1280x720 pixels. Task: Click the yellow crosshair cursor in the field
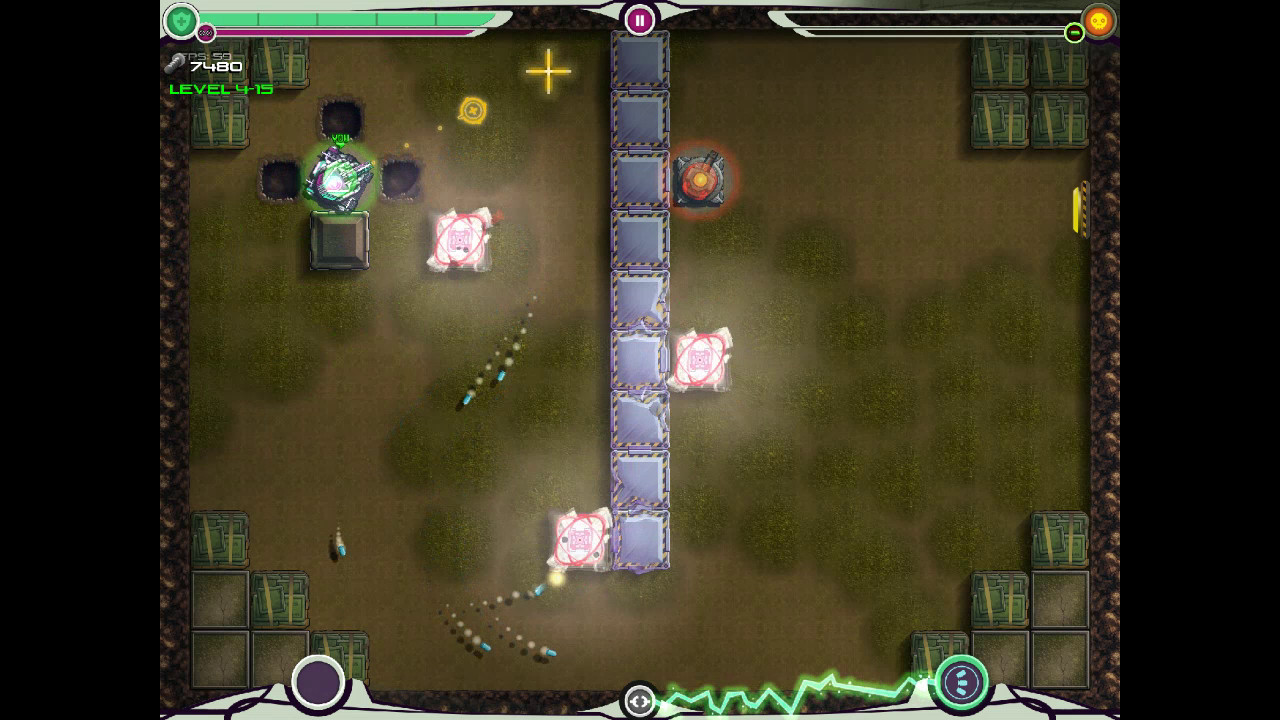(548, 72)
